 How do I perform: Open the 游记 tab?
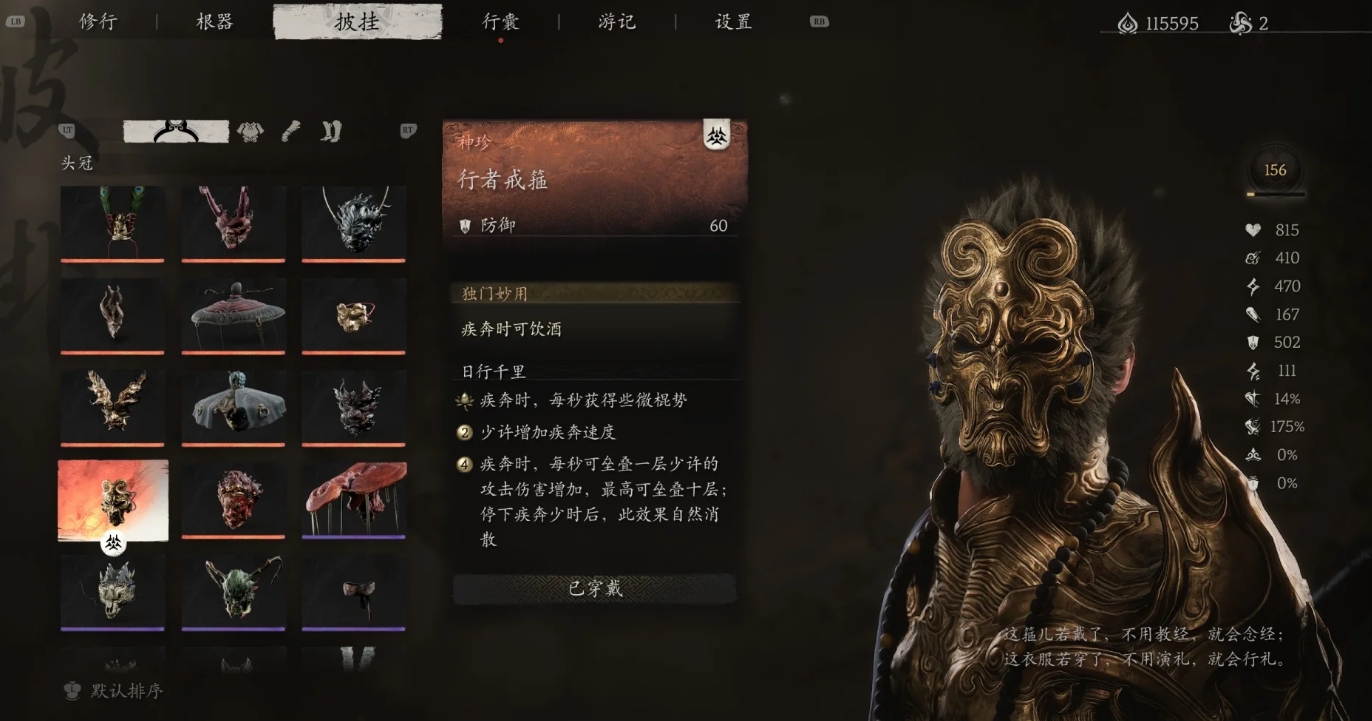coord(614,21)
